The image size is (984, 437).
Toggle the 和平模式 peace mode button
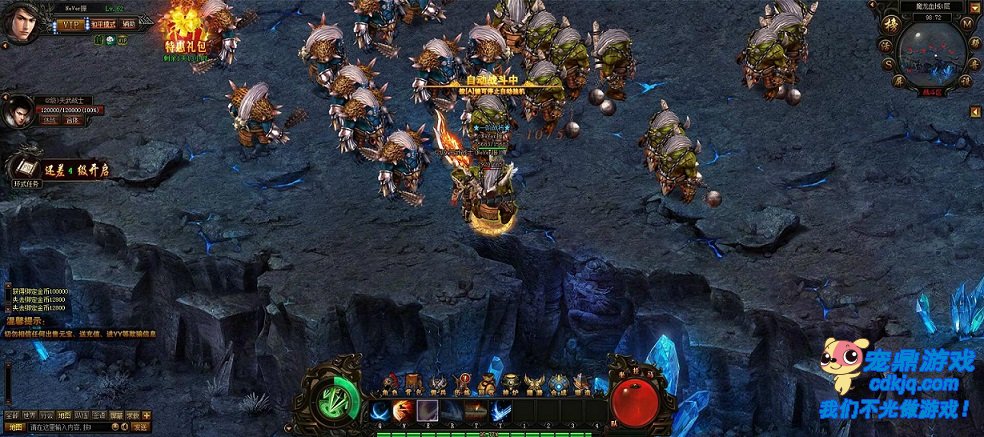[x=103, y=24]
